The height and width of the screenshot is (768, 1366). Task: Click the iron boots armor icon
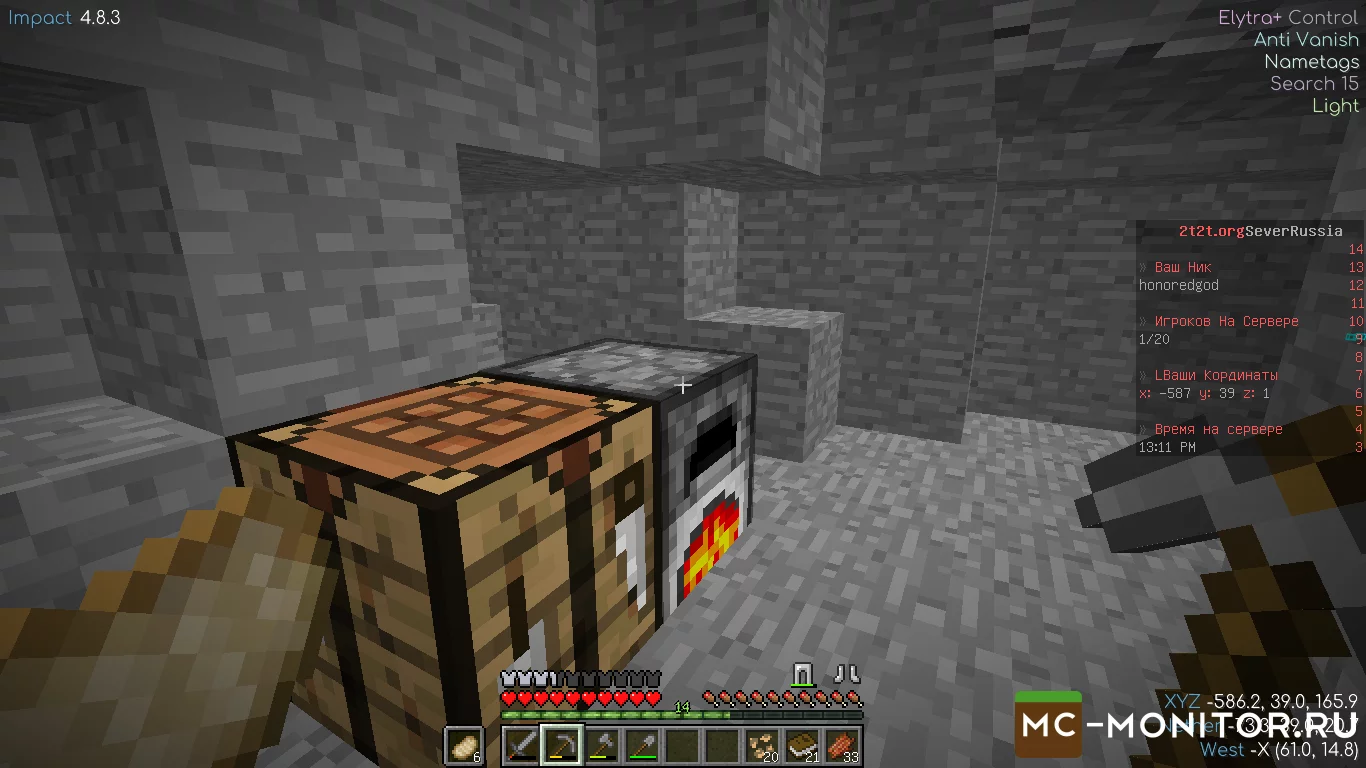848,673
